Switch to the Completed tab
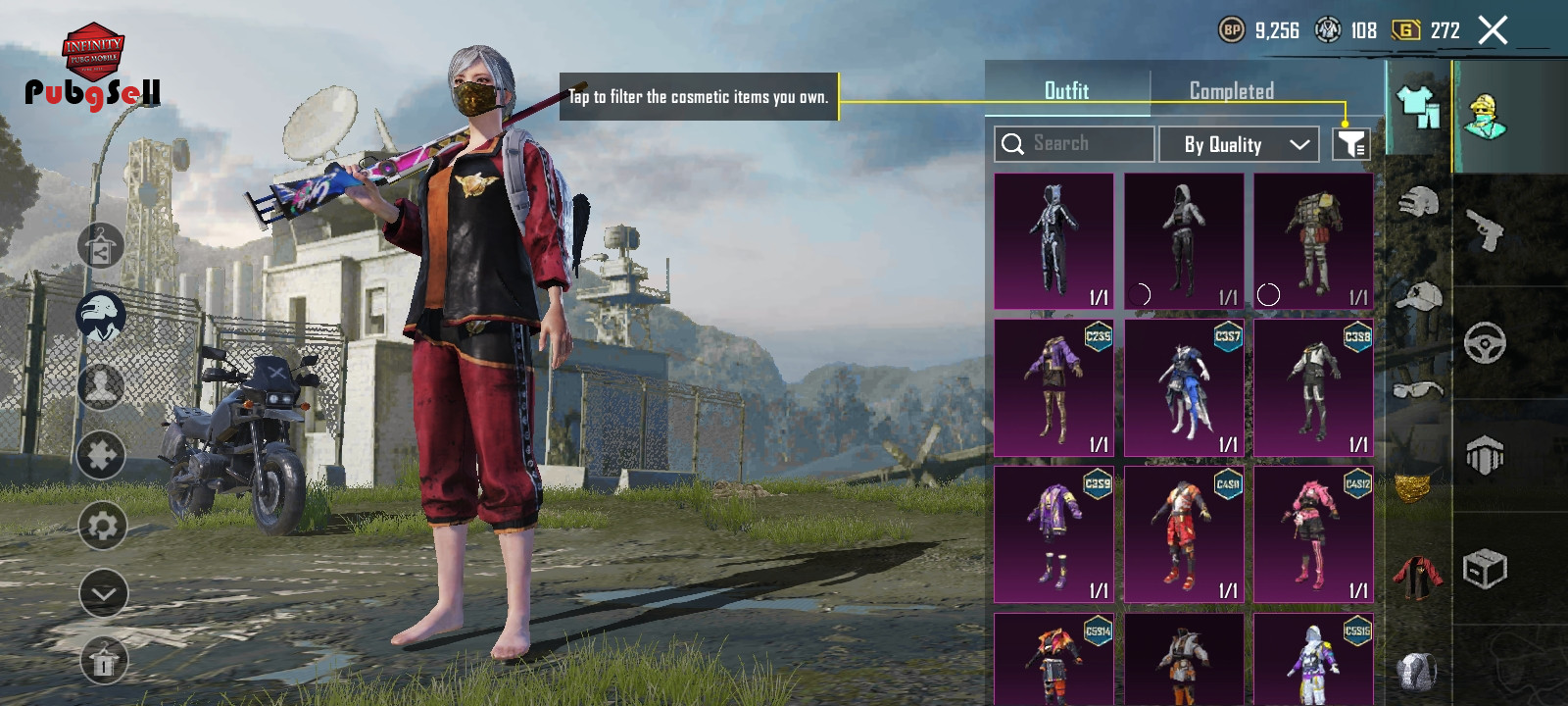The image size is (1568, 706). pos(1232,91)
